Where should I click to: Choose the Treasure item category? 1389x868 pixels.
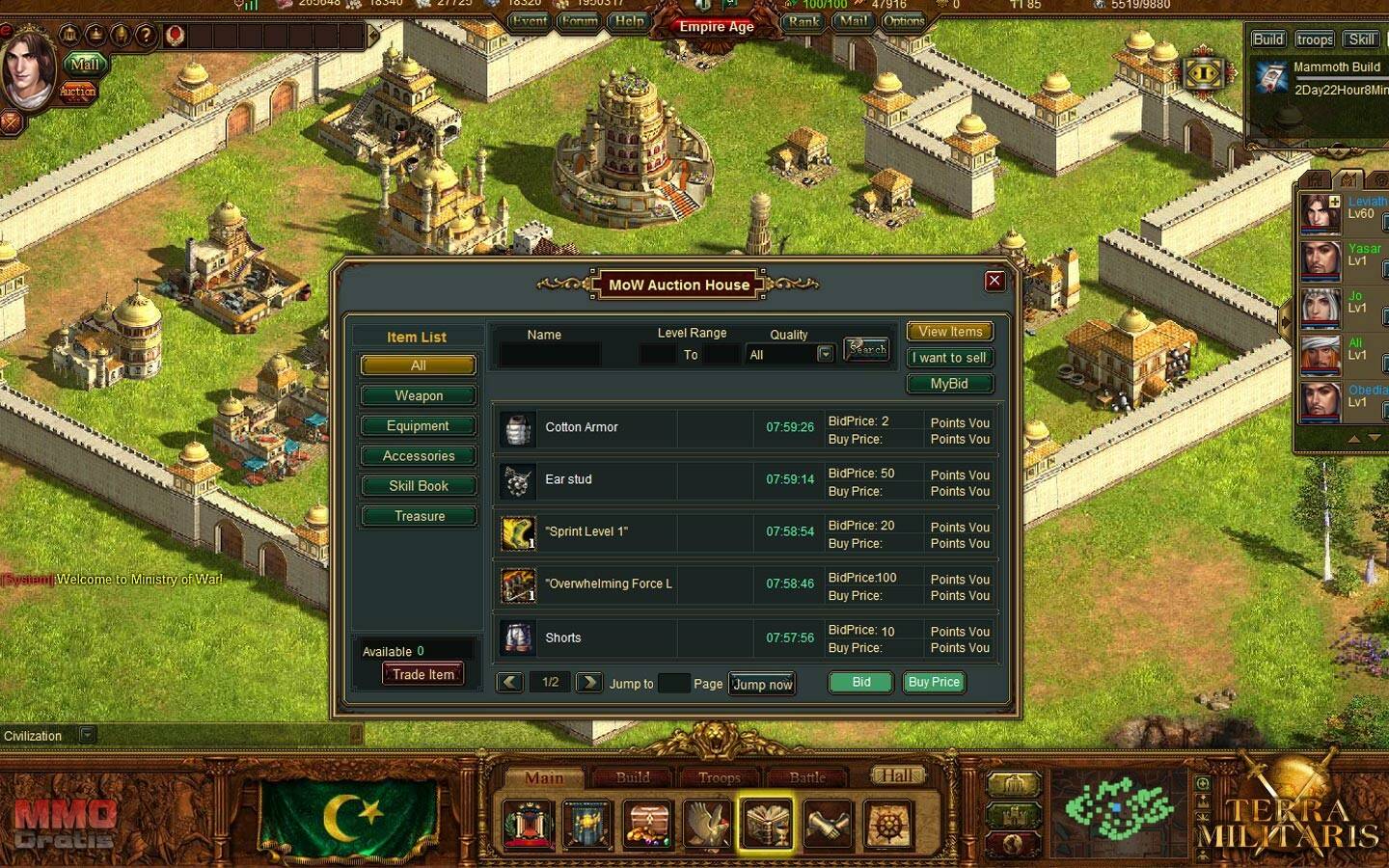tap(418, 516)
